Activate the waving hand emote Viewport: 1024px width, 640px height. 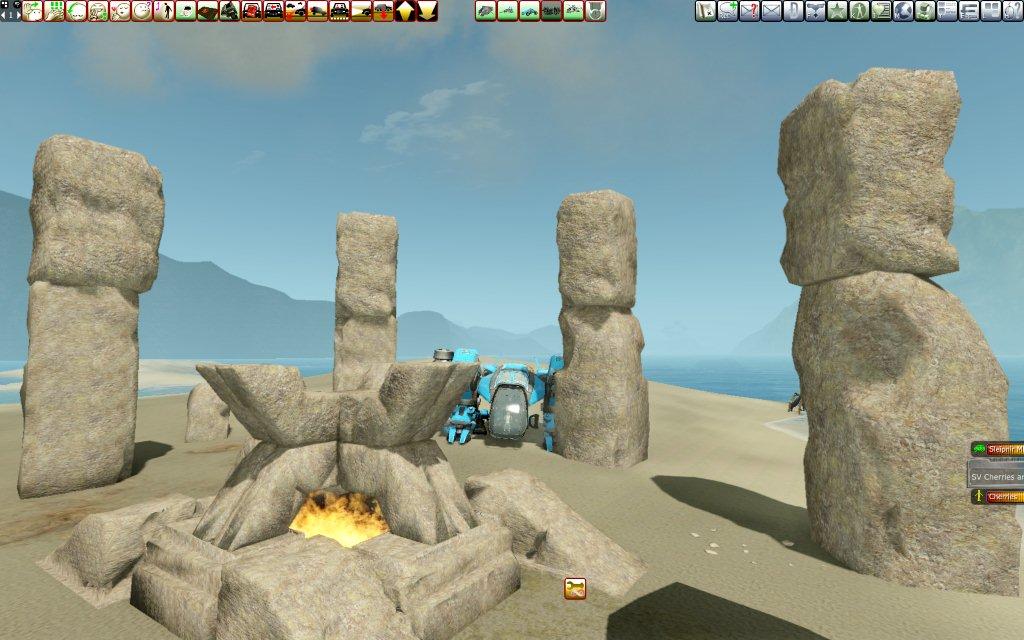pyautogui.click(x=32, y=11)
